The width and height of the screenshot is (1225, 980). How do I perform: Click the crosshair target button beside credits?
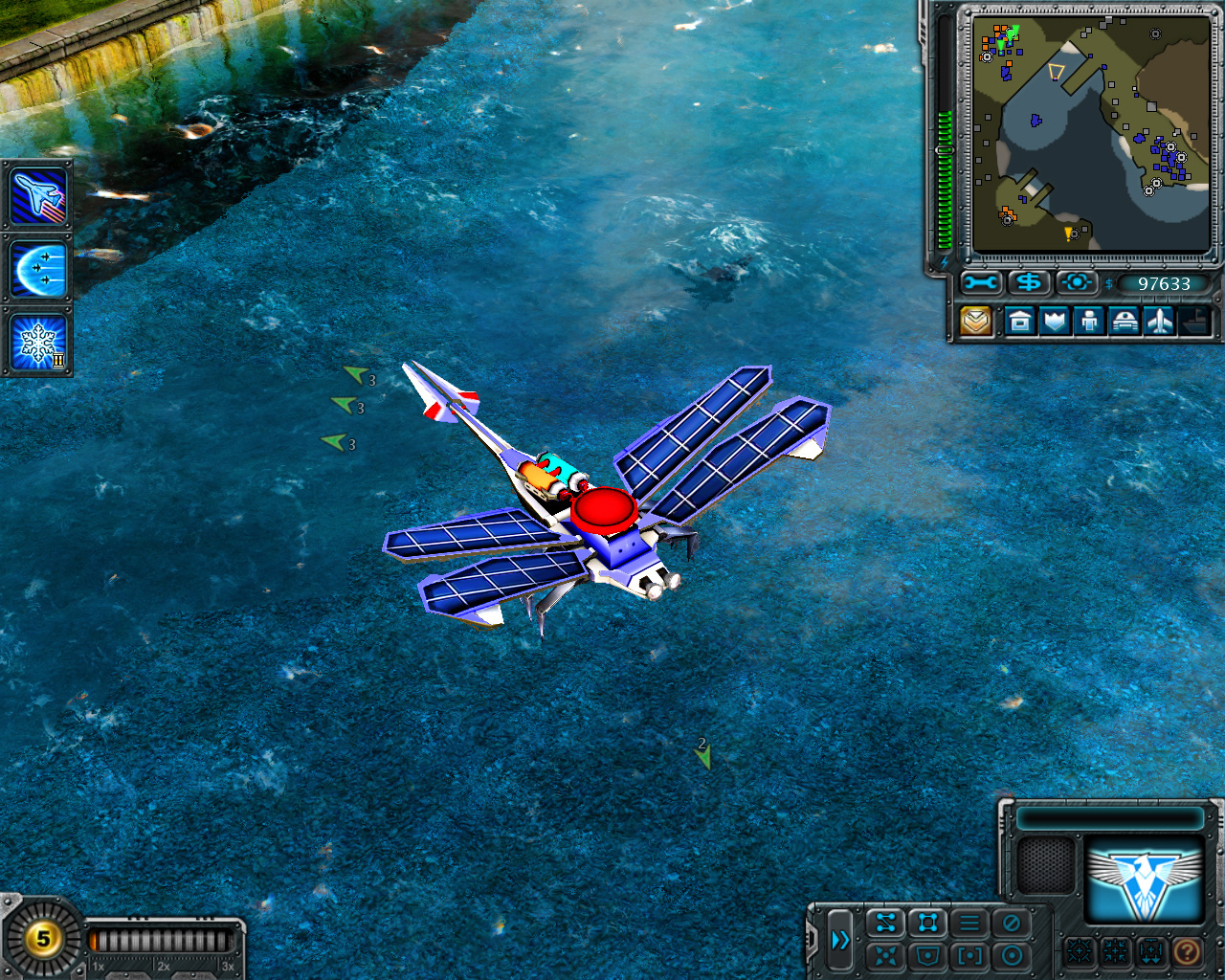[x=1076, y=283]
